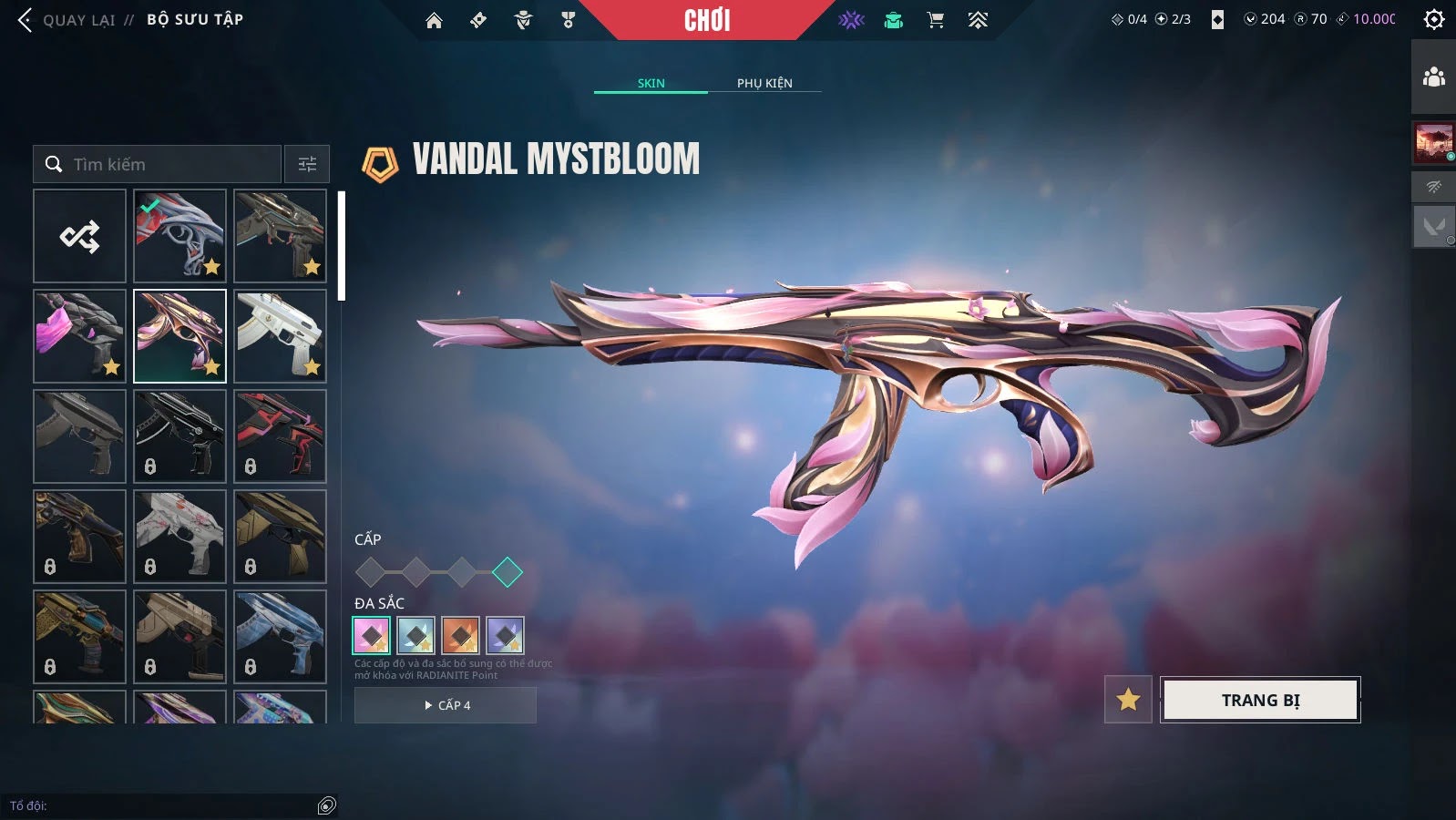Equip the skin with the TRANG BỊ button
Screen dimensions: 1456x820
pyautogui.click(x=1260, y=700)
